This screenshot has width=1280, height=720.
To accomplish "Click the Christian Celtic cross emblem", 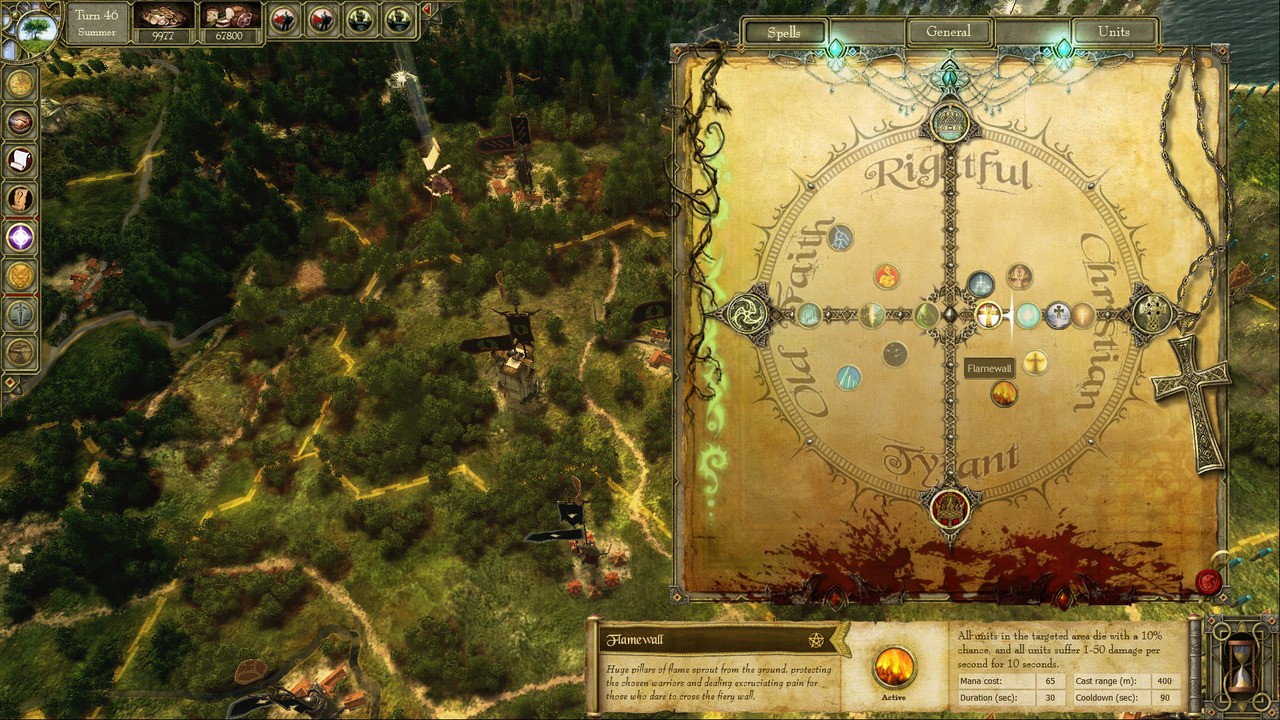I will (x=1150, y=315).
